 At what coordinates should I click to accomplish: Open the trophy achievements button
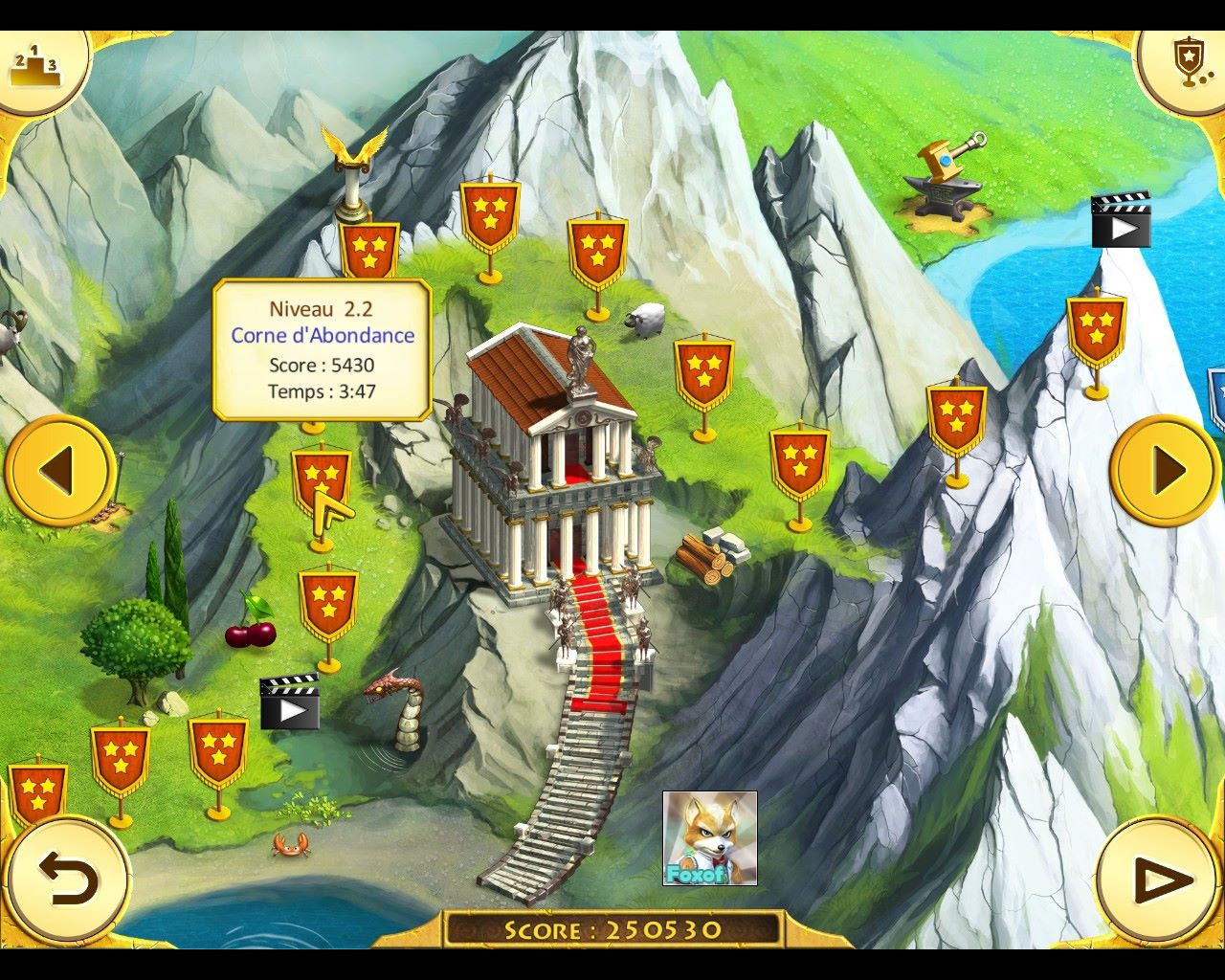point(1189,63)
